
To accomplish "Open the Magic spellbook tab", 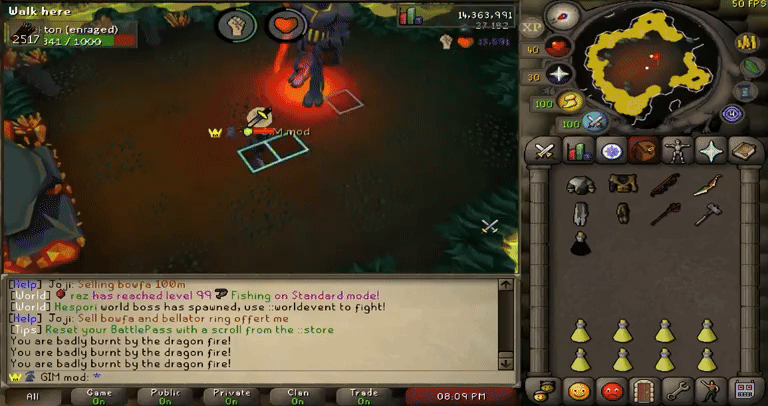I will point(743,151).
